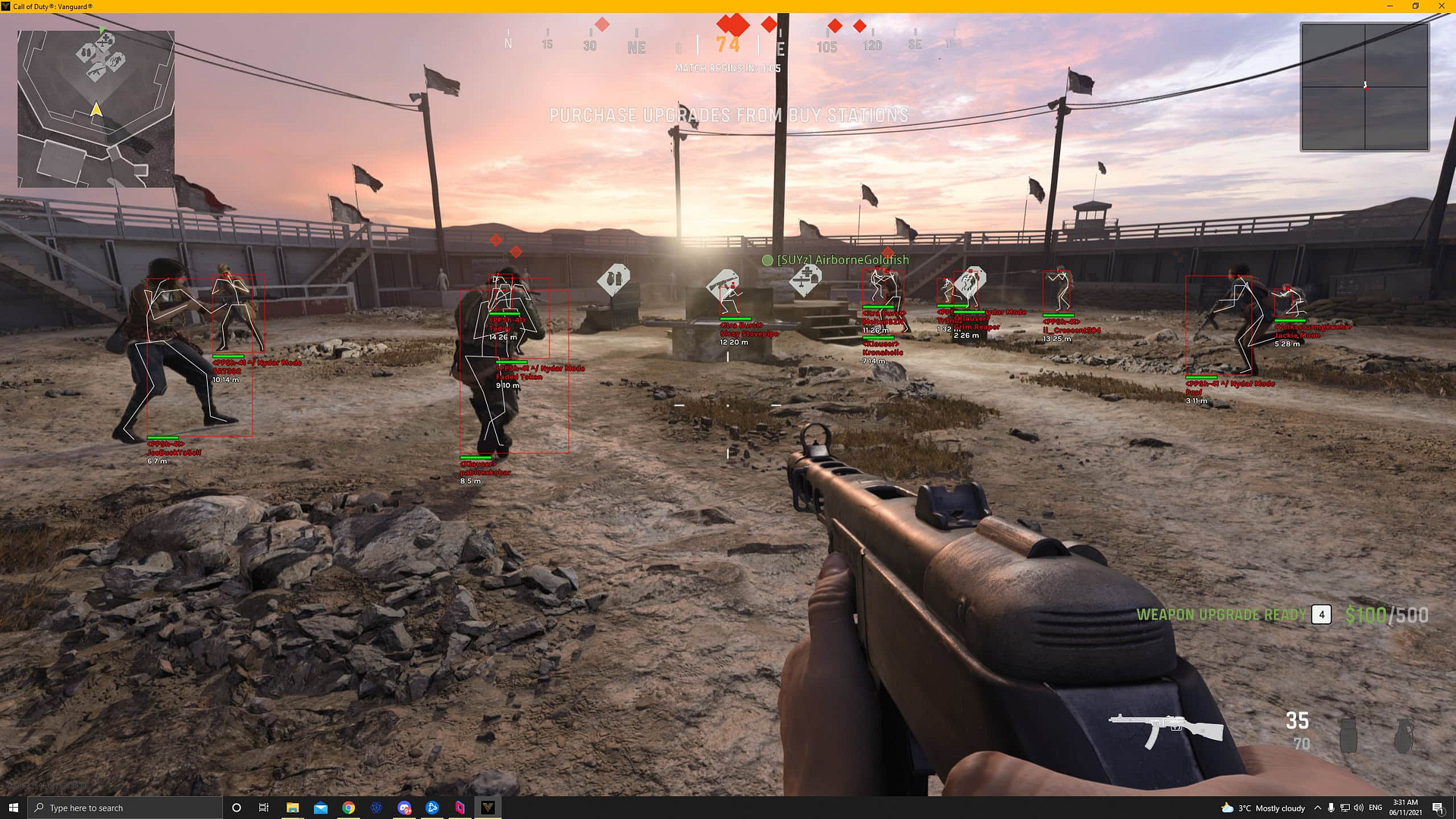
Task: Minimize the game window
Action: pyautogui.click(x=1390, y=6)
